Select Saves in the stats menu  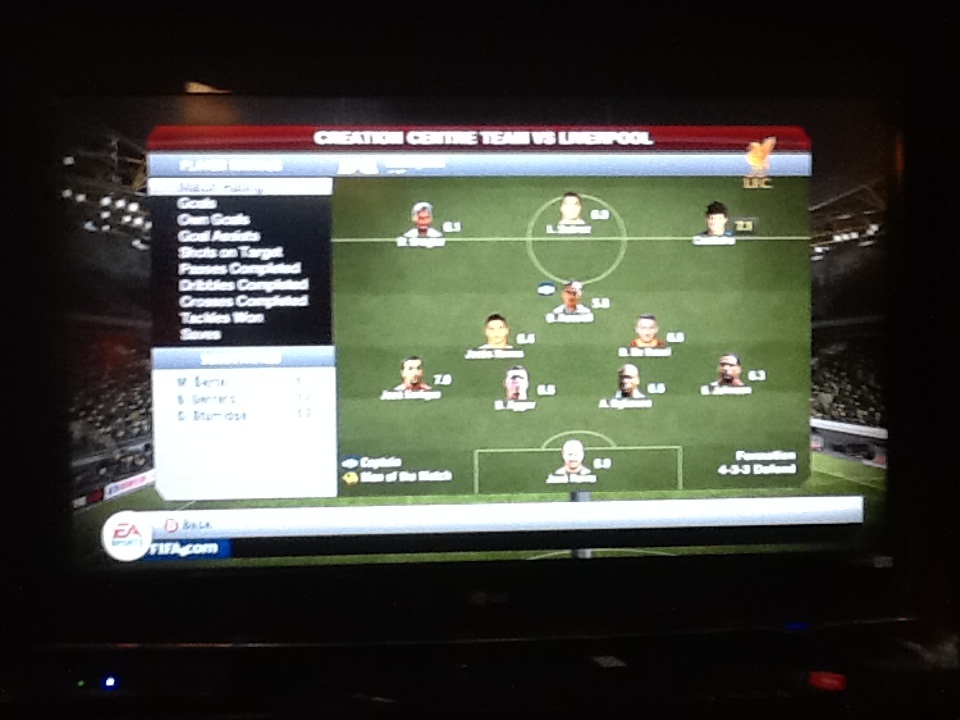(200, 334)
